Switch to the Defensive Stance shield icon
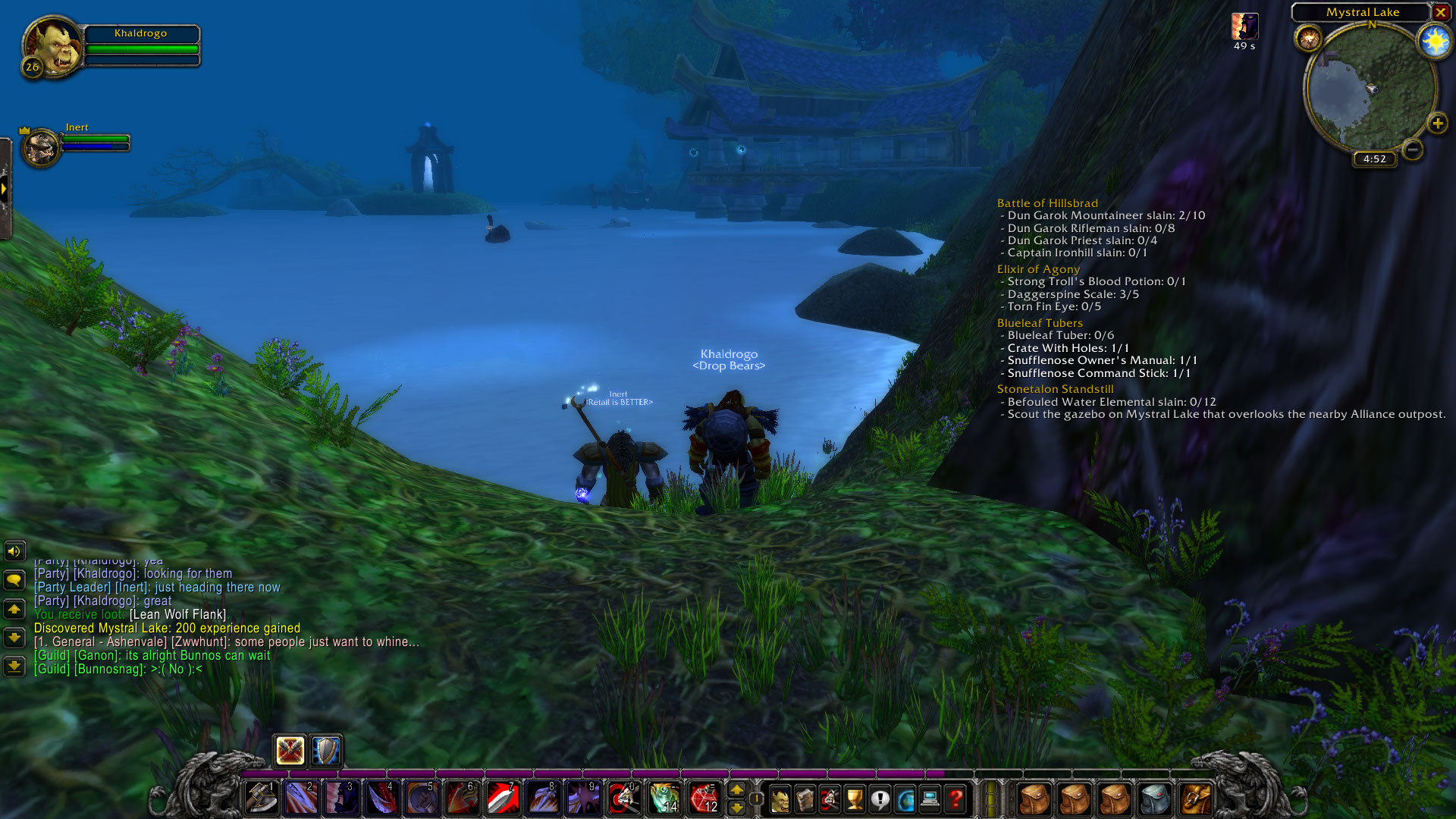The image size is (1456, 819). point(325,751)
